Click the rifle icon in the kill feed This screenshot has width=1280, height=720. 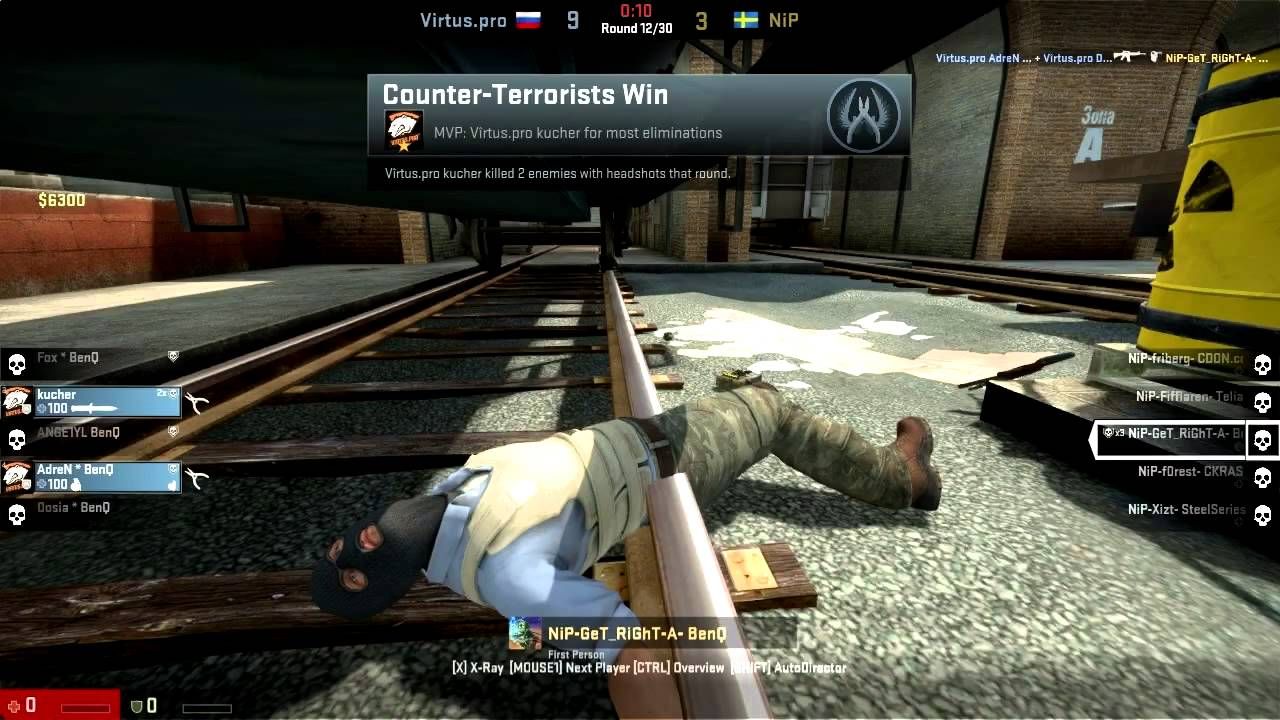point(1128,57)
